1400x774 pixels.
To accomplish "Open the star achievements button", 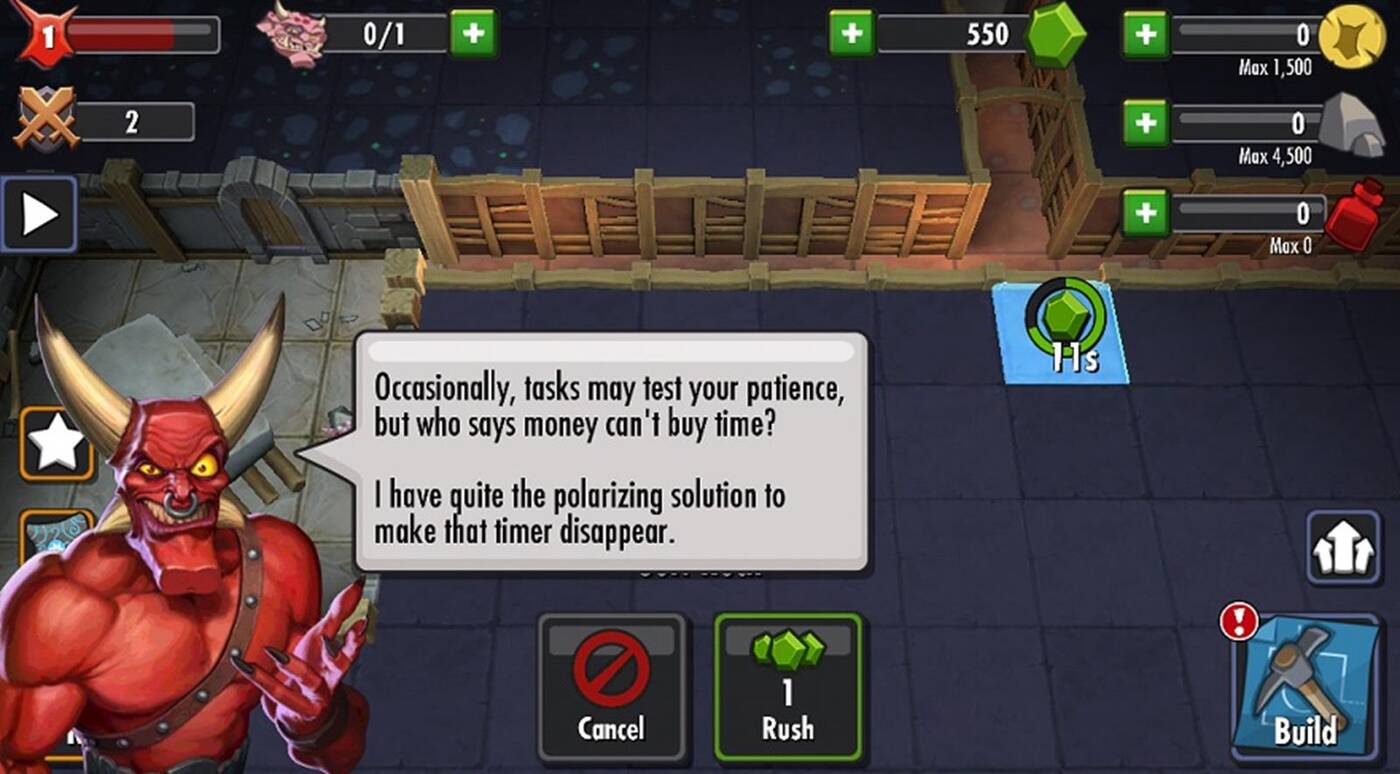I will [x=57, y=444].
